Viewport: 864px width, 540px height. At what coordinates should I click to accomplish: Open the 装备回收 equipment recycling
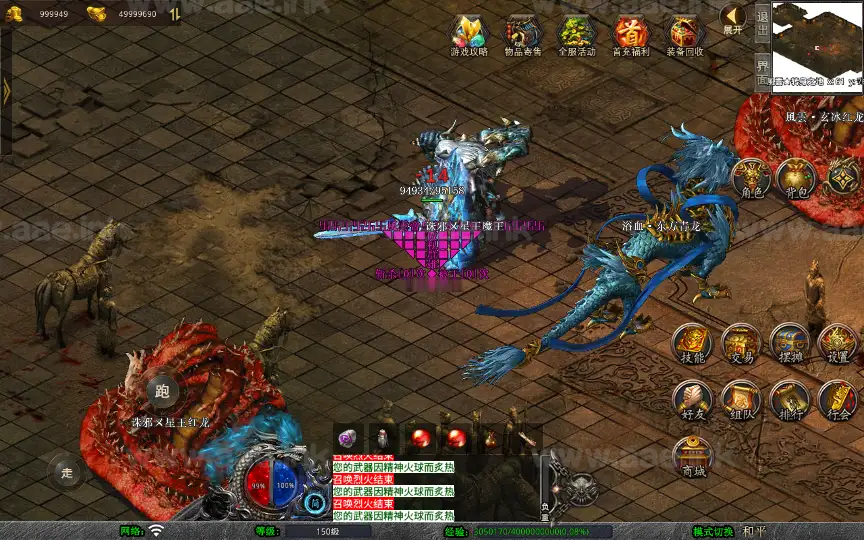coord(684,35)
